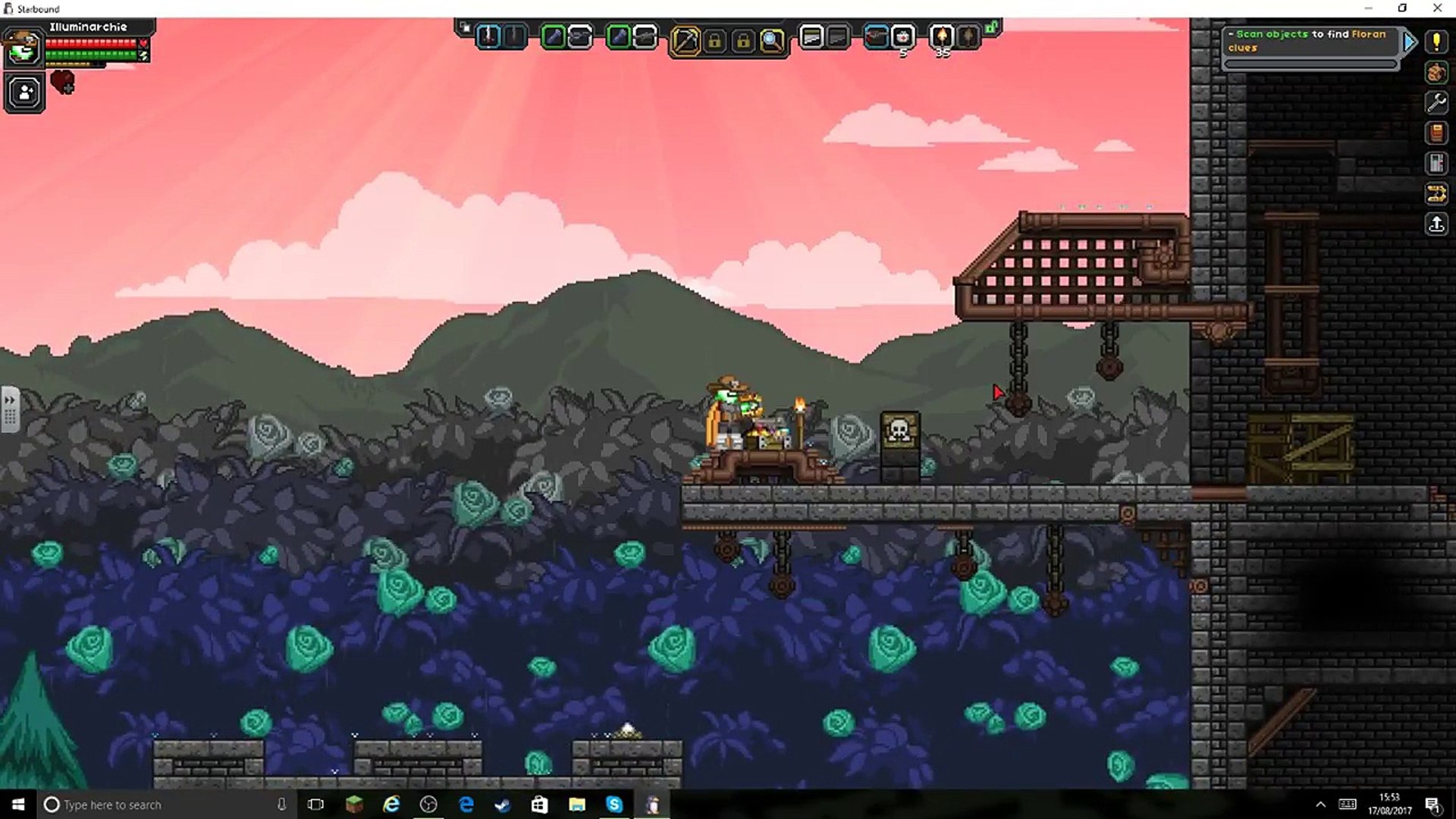Open the inventory bag icon

click(x=1436, y=73)
